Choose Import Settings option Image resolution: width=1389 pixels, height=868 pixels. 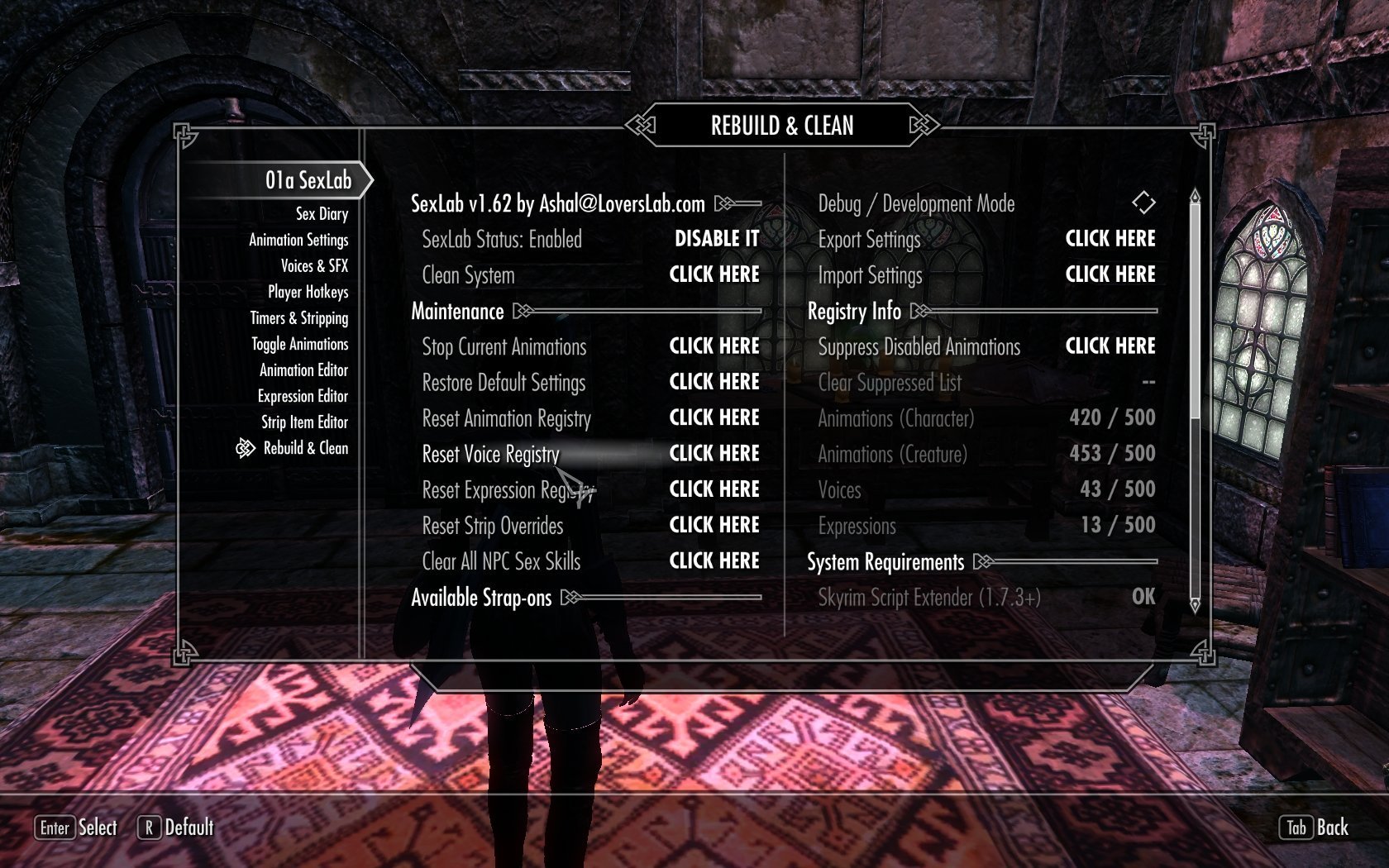point(1110,274)
